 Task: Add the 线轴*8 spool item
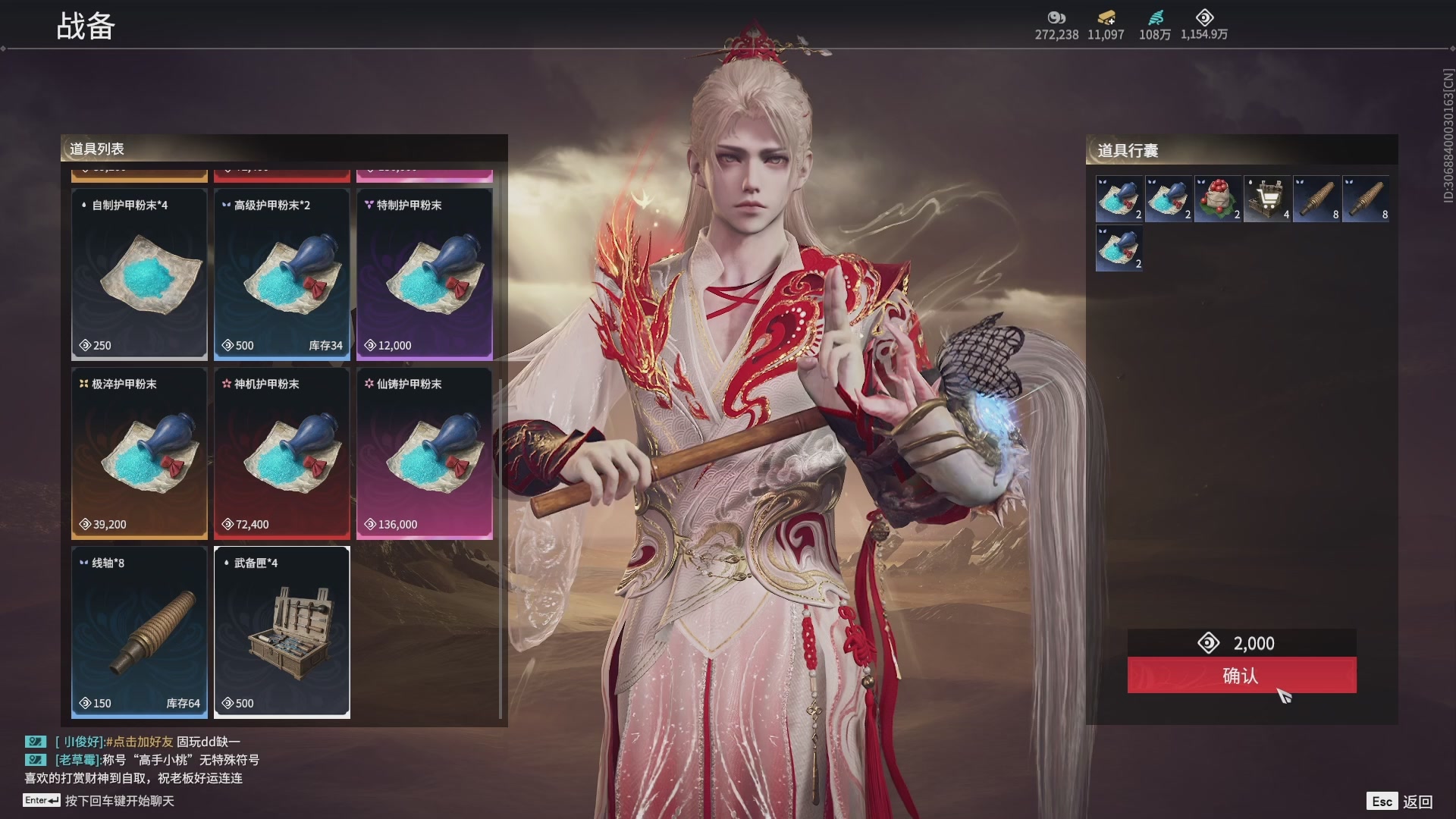tap(140, 632)
